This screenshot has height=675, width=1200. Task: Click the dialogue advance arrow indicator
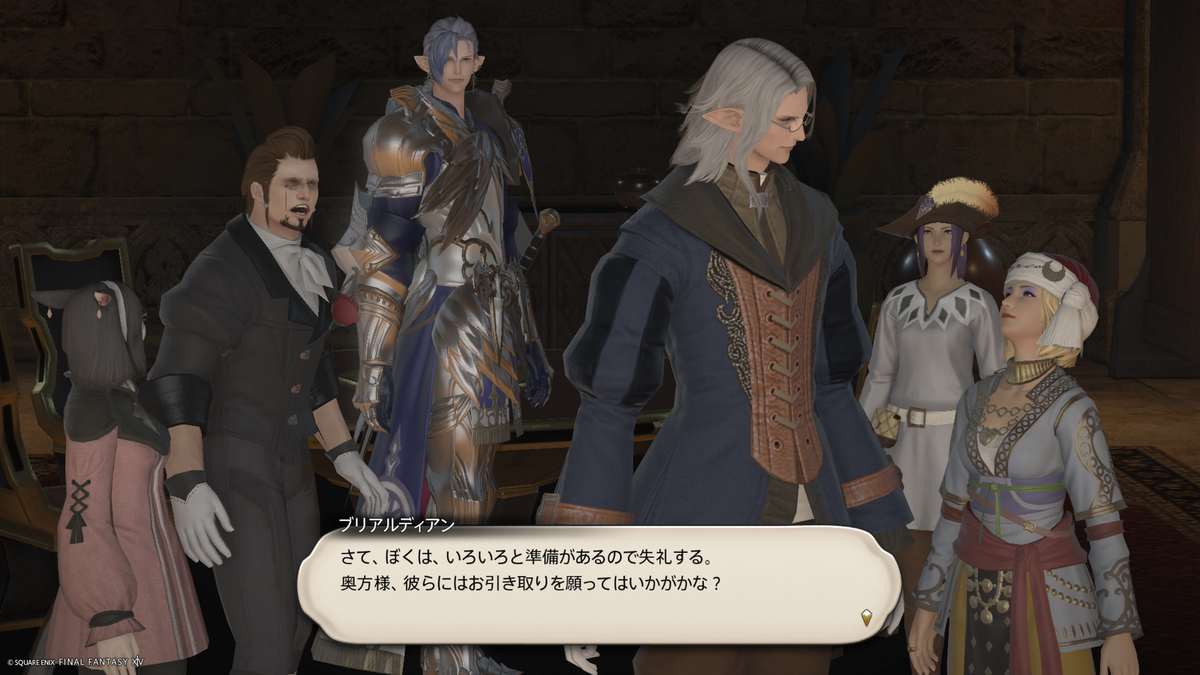[x=866, y=618]
